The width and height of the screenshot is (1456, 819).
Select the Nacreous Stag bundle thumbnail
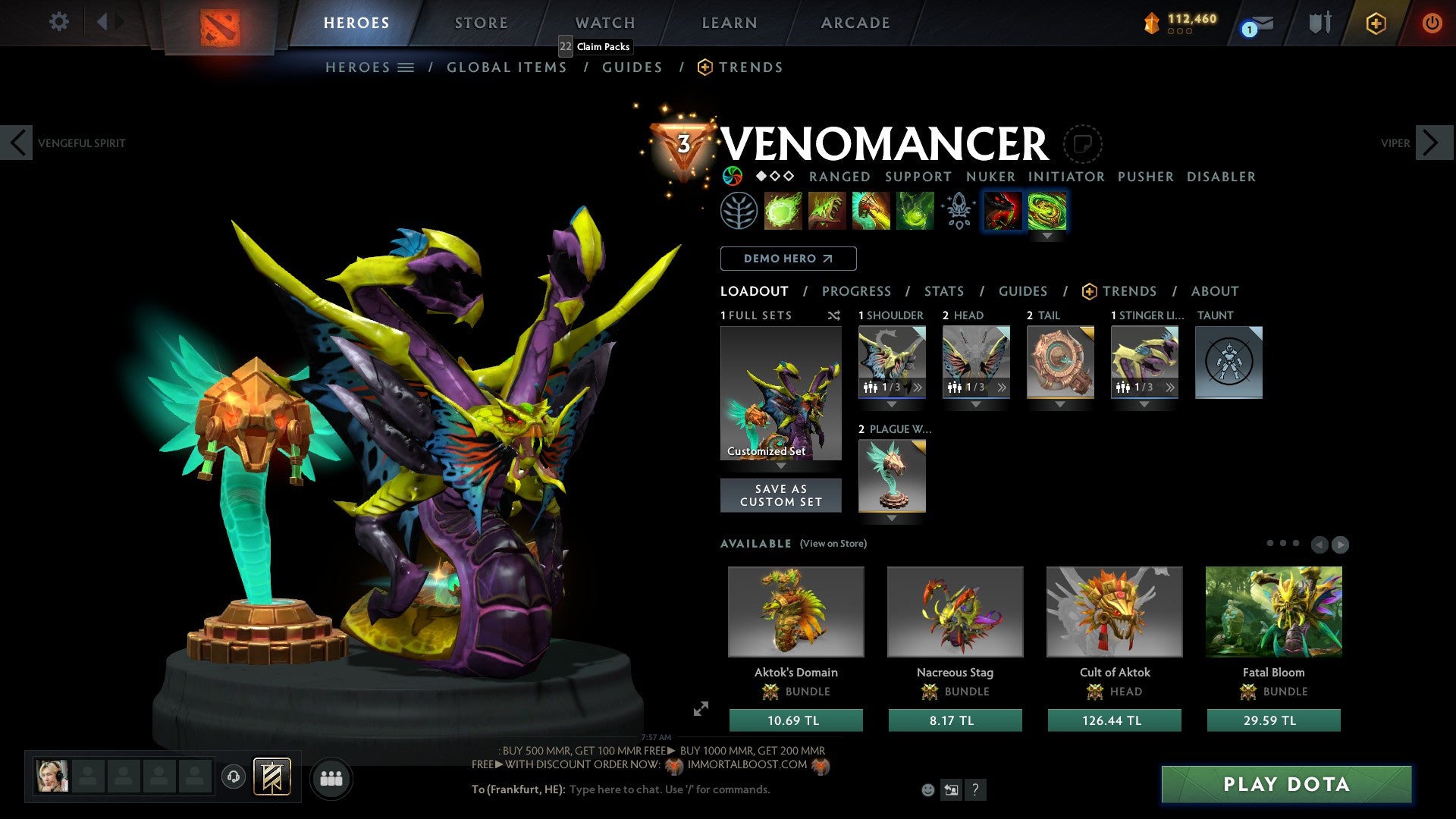(x=955, y=611)
